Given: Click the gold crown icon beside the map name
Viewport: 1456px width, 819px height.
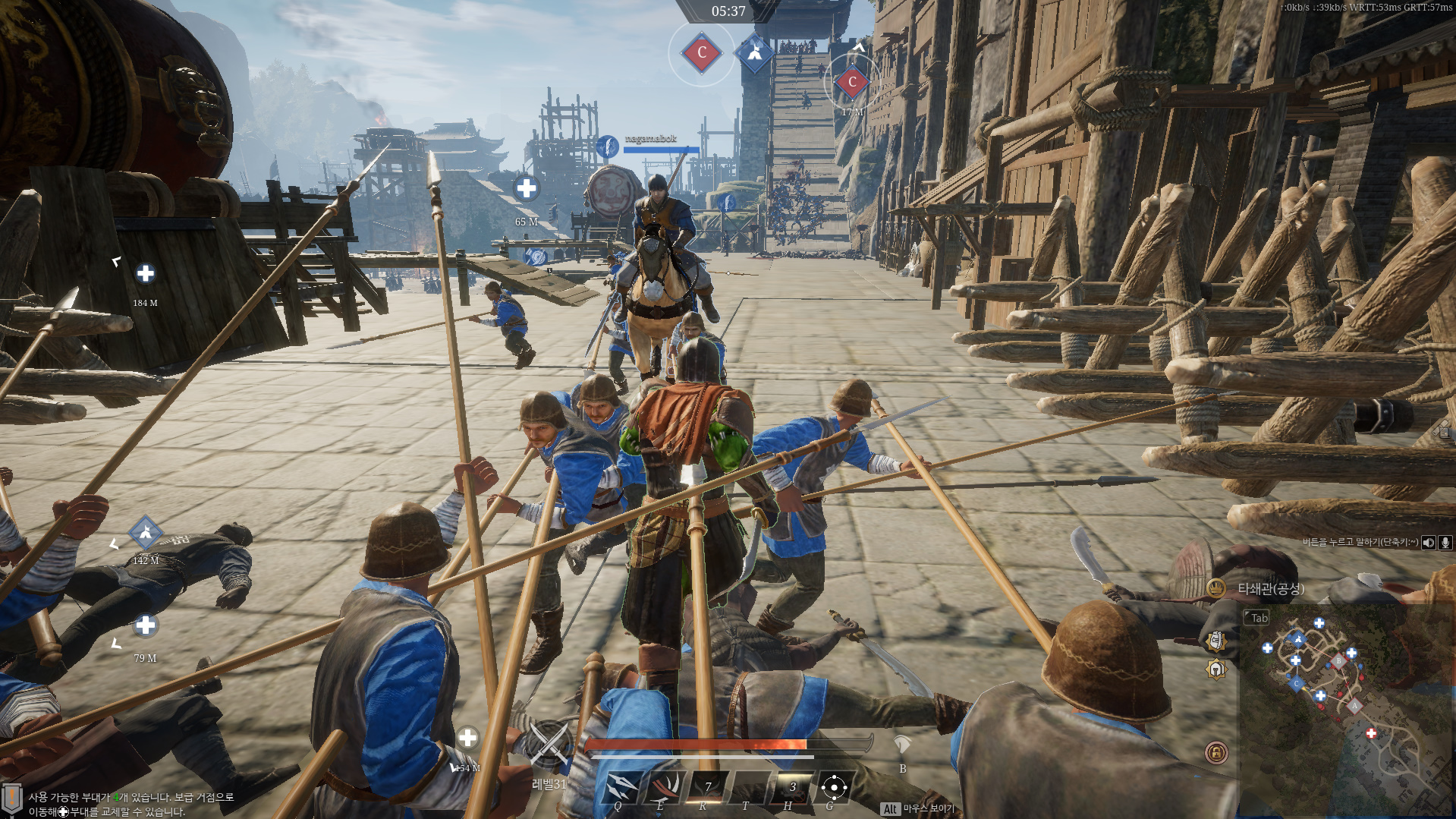Looking at the screenshot, I should (x=1215, y=588).
